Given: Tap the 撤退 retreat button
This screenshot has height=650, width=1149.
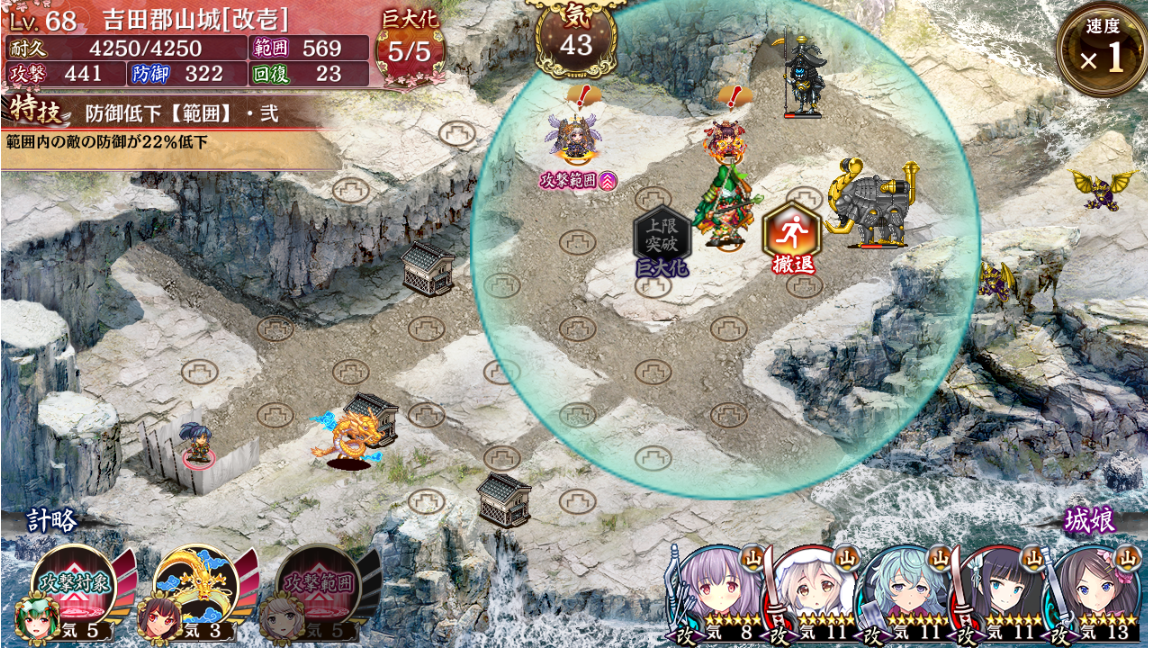Looking at the screenshot, I should [792, 235].
